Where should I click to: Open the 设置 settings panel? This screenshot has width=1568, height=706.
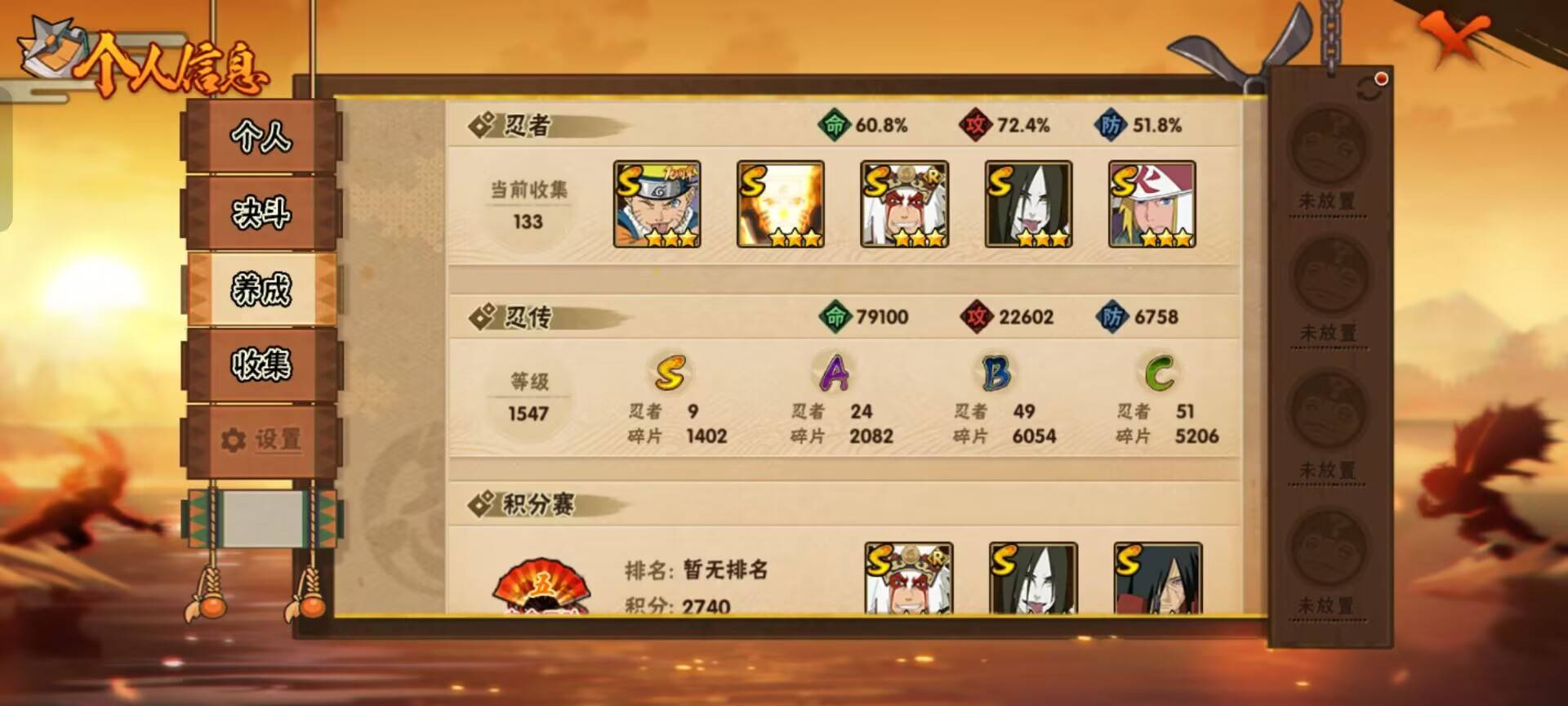point(261,441)
